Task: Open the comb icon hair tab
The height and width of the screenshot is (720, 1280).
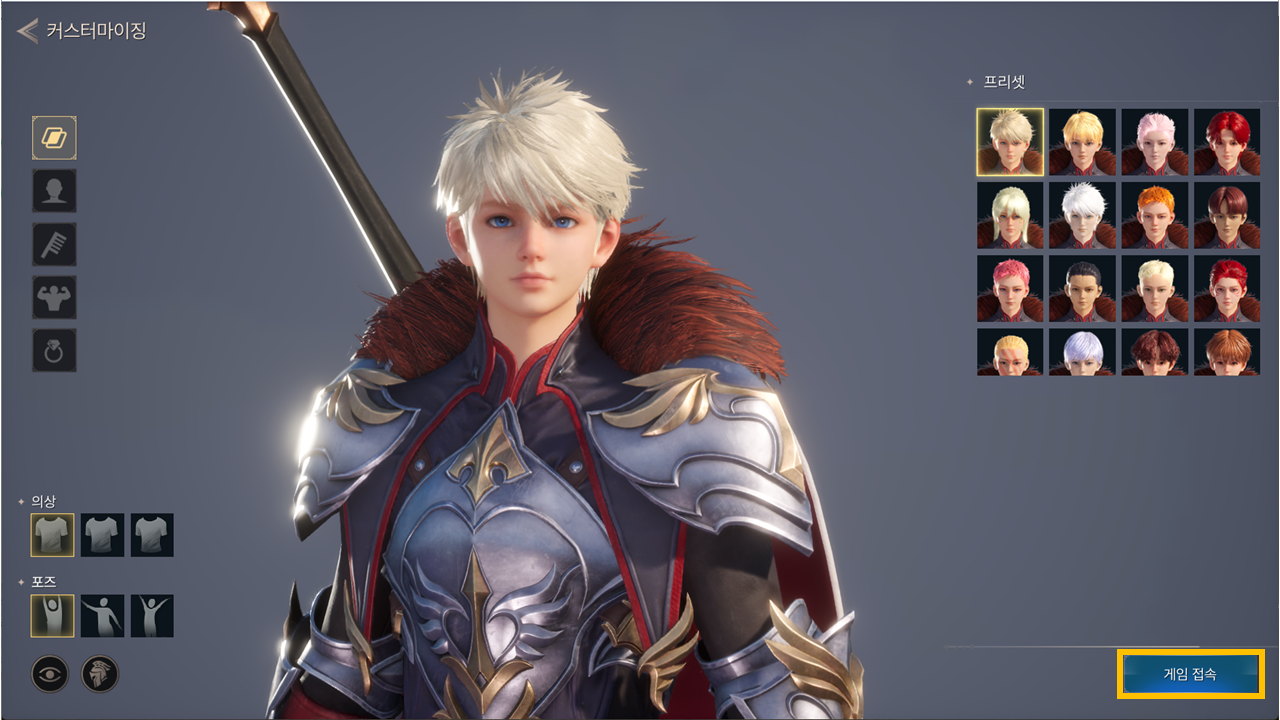Action: pos(54,244)
